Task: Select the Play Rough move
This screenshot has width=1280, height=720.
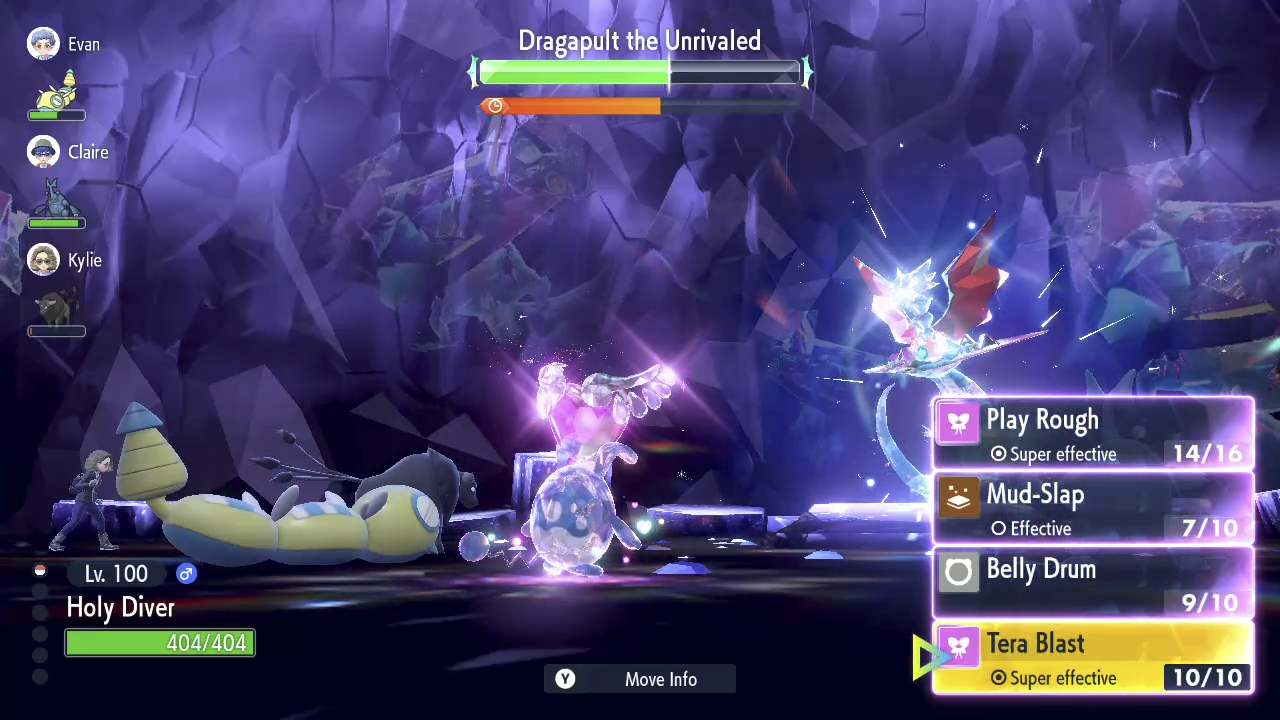Action: coord(1093,434)
